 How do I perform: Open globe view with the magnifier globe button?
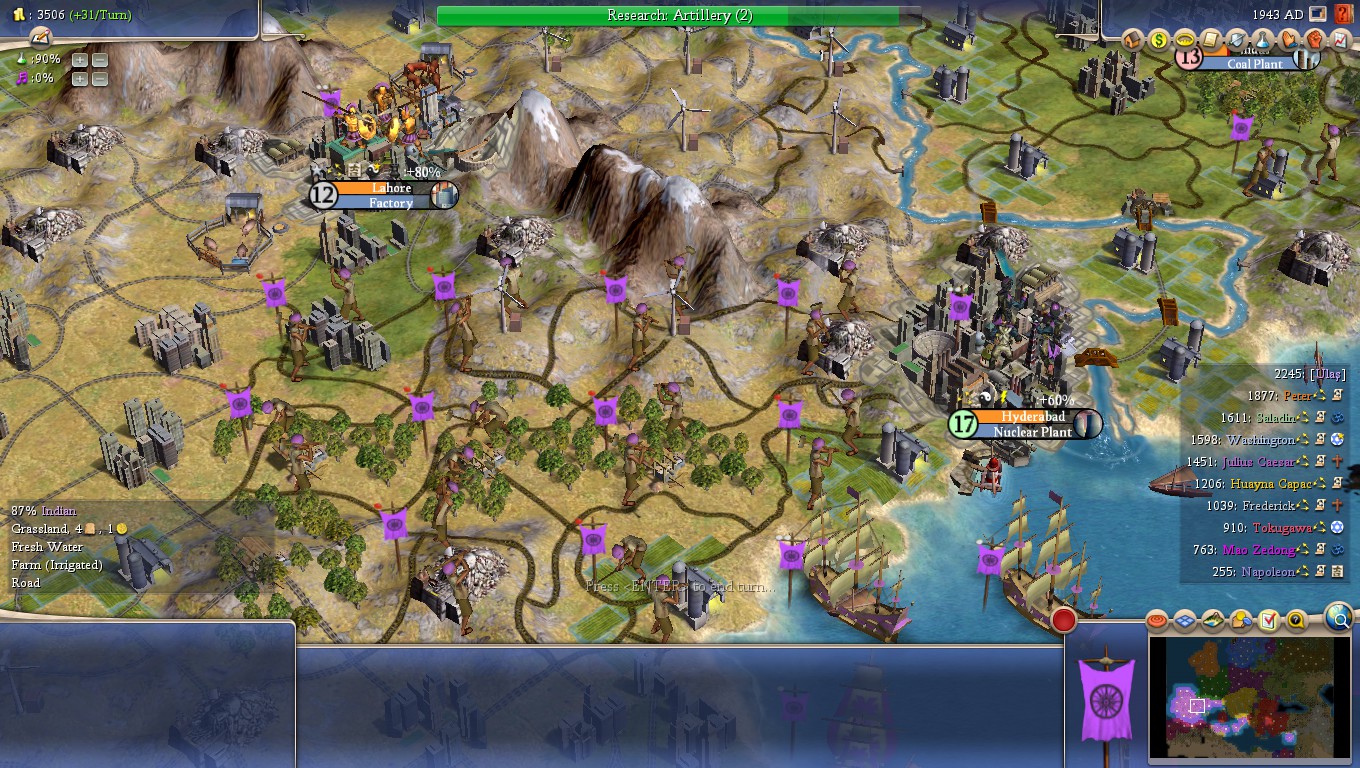tap(1338, 620)
